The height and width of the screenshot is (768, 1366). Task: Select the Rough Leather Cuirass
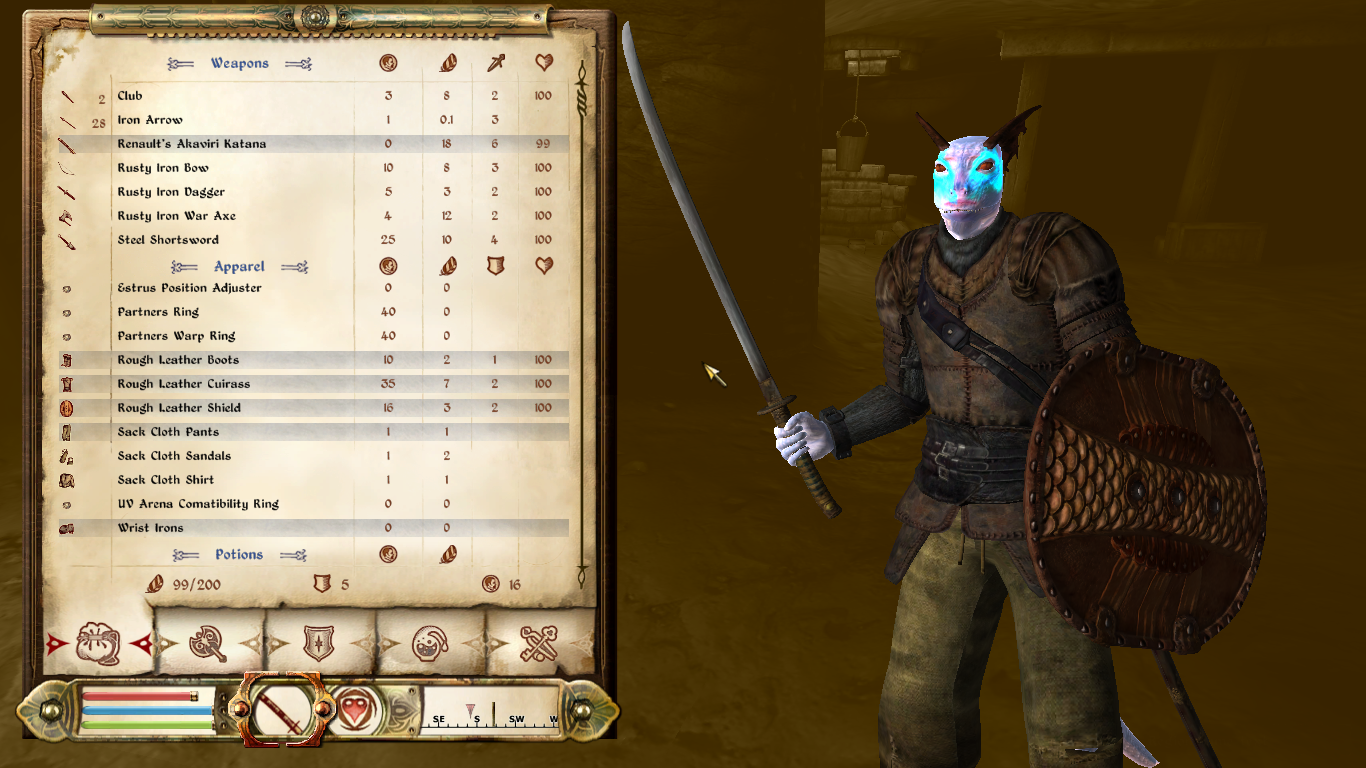pos(184,384)
